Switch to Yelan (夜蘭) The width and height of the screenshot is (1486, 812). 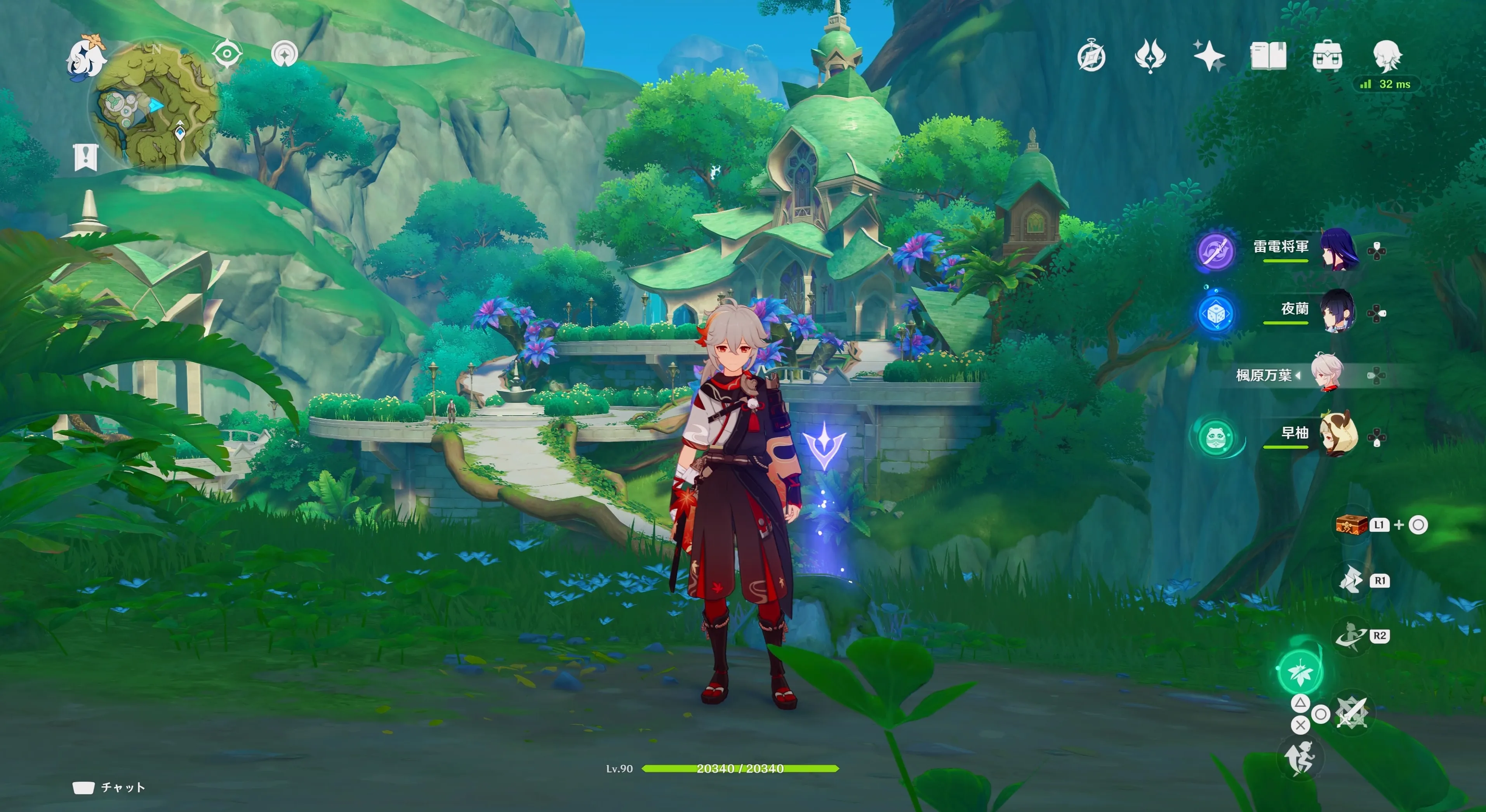(1338, 311)
